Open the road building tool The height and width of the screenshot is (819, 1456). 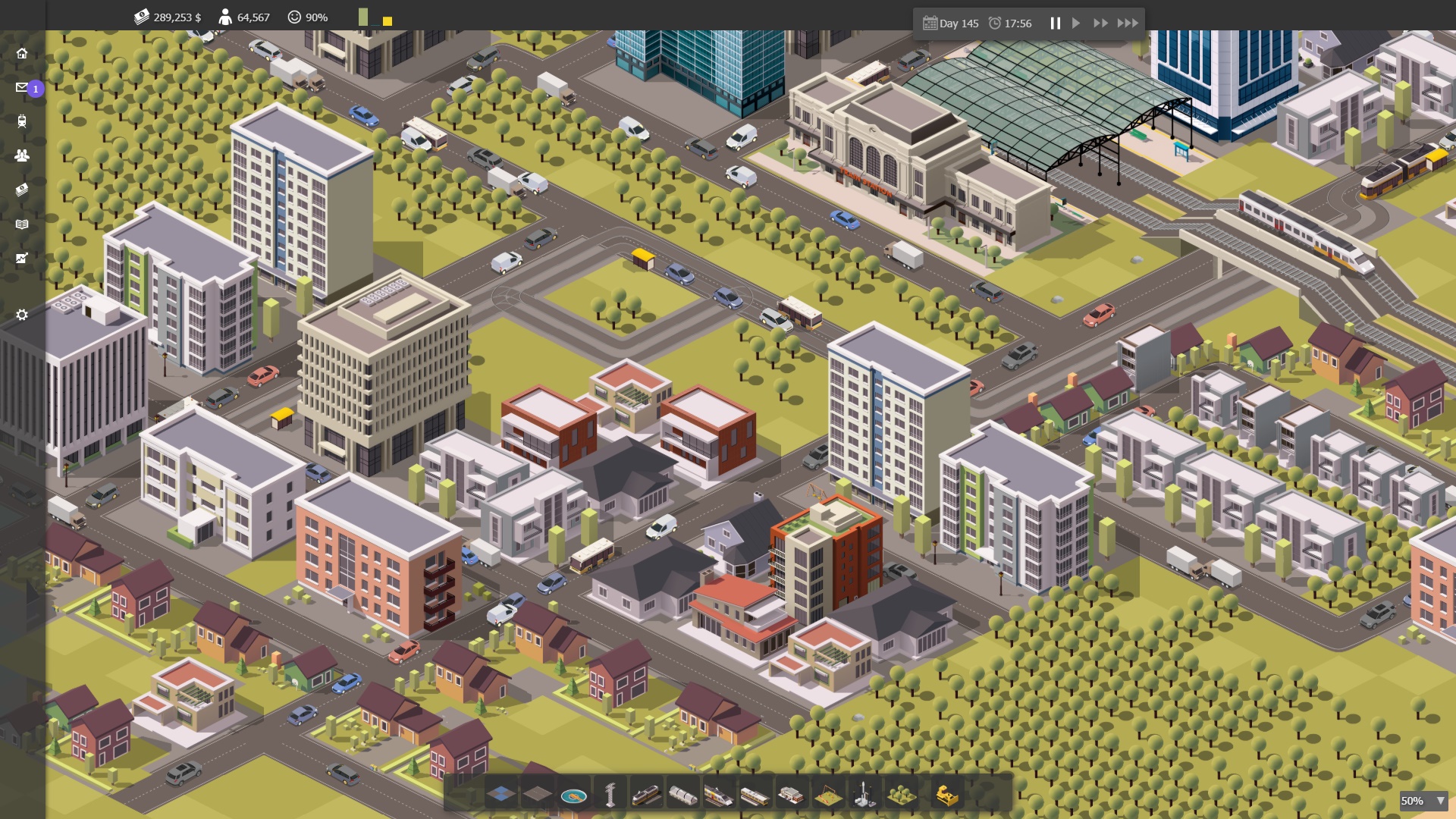pyautogui.click(x=538, y=795)
